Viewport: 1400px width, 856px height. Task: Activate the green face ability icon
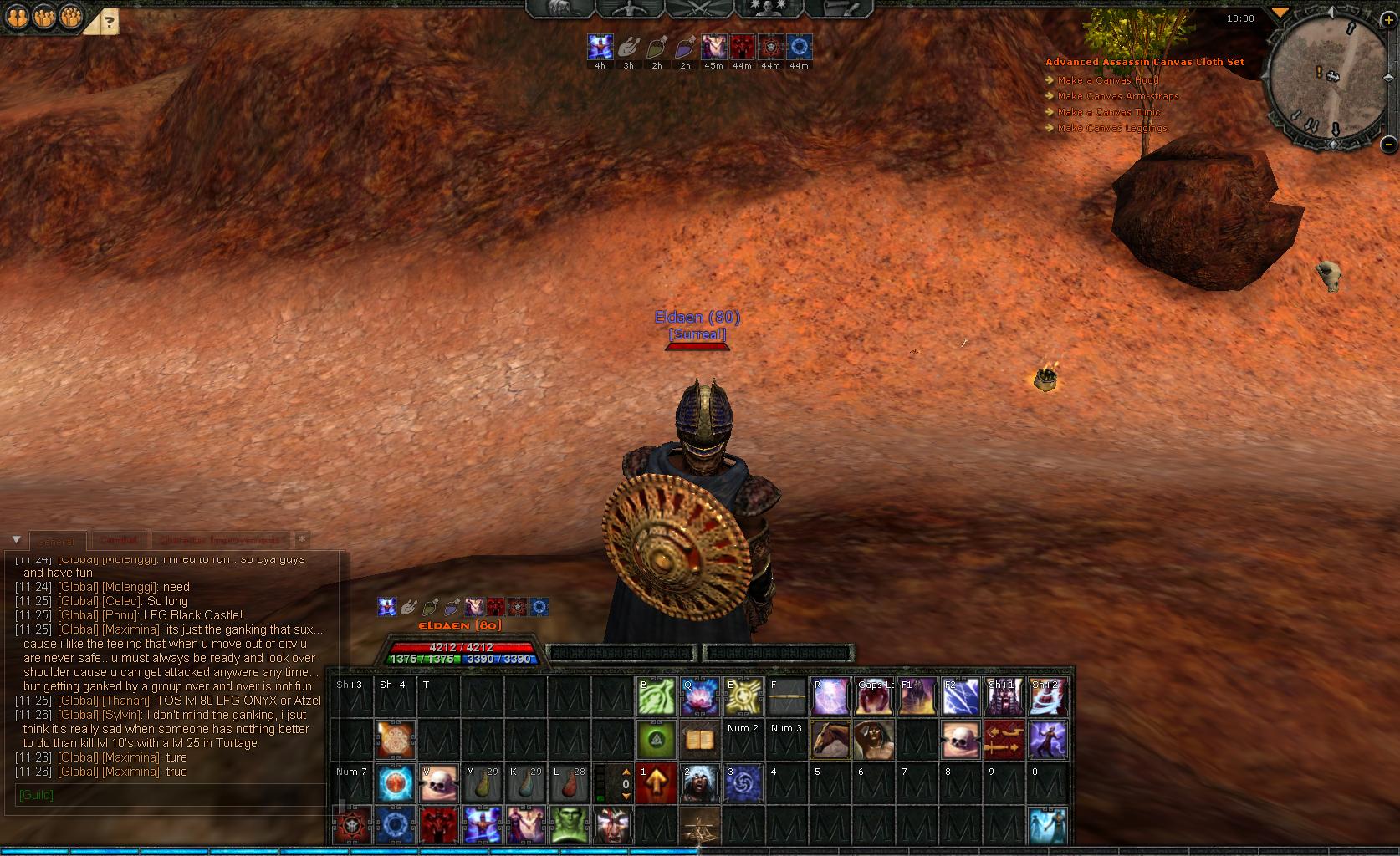[569, 825]
